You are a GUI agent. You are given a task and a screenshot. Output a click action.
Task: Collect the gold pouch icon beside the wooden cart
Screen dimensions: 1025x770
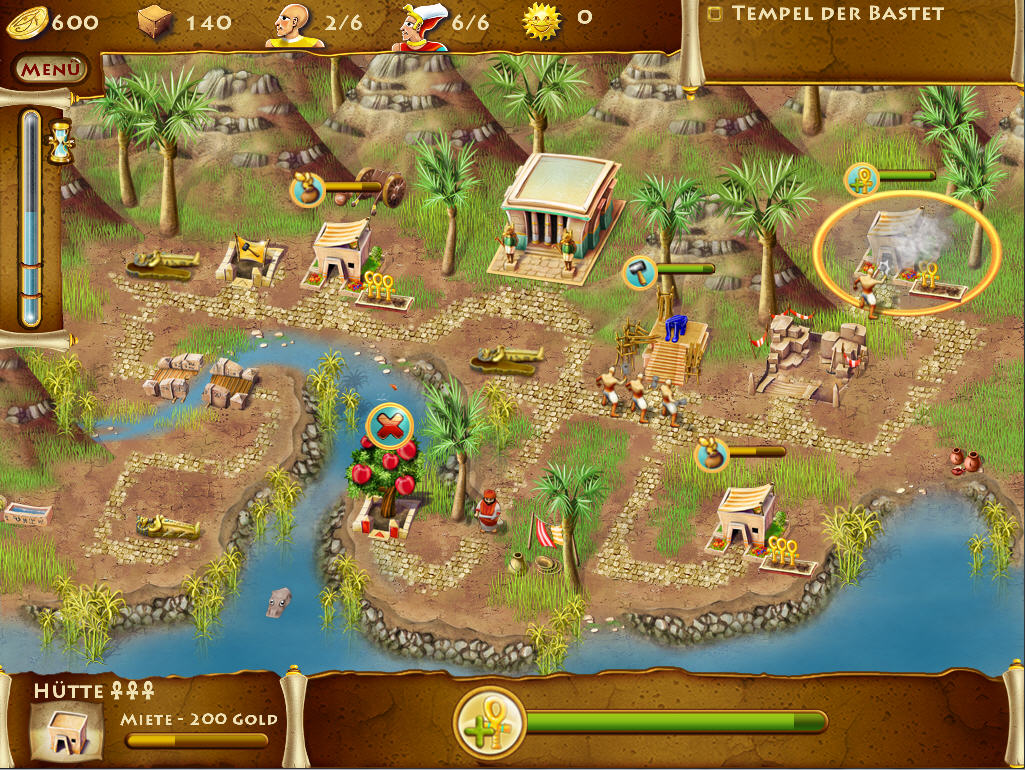point(309,188)
